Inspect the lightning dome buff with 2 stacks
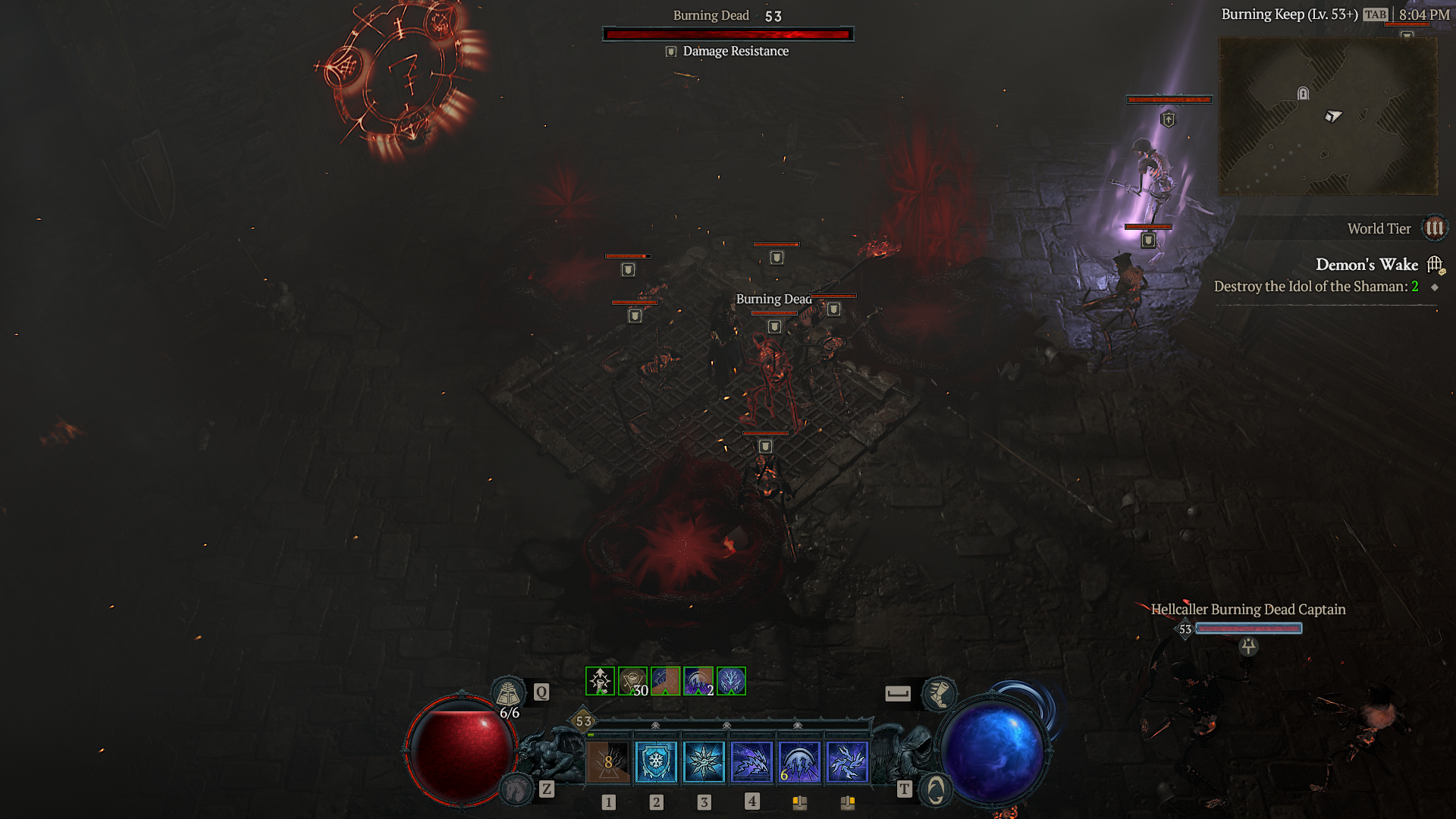 point(698,681)
